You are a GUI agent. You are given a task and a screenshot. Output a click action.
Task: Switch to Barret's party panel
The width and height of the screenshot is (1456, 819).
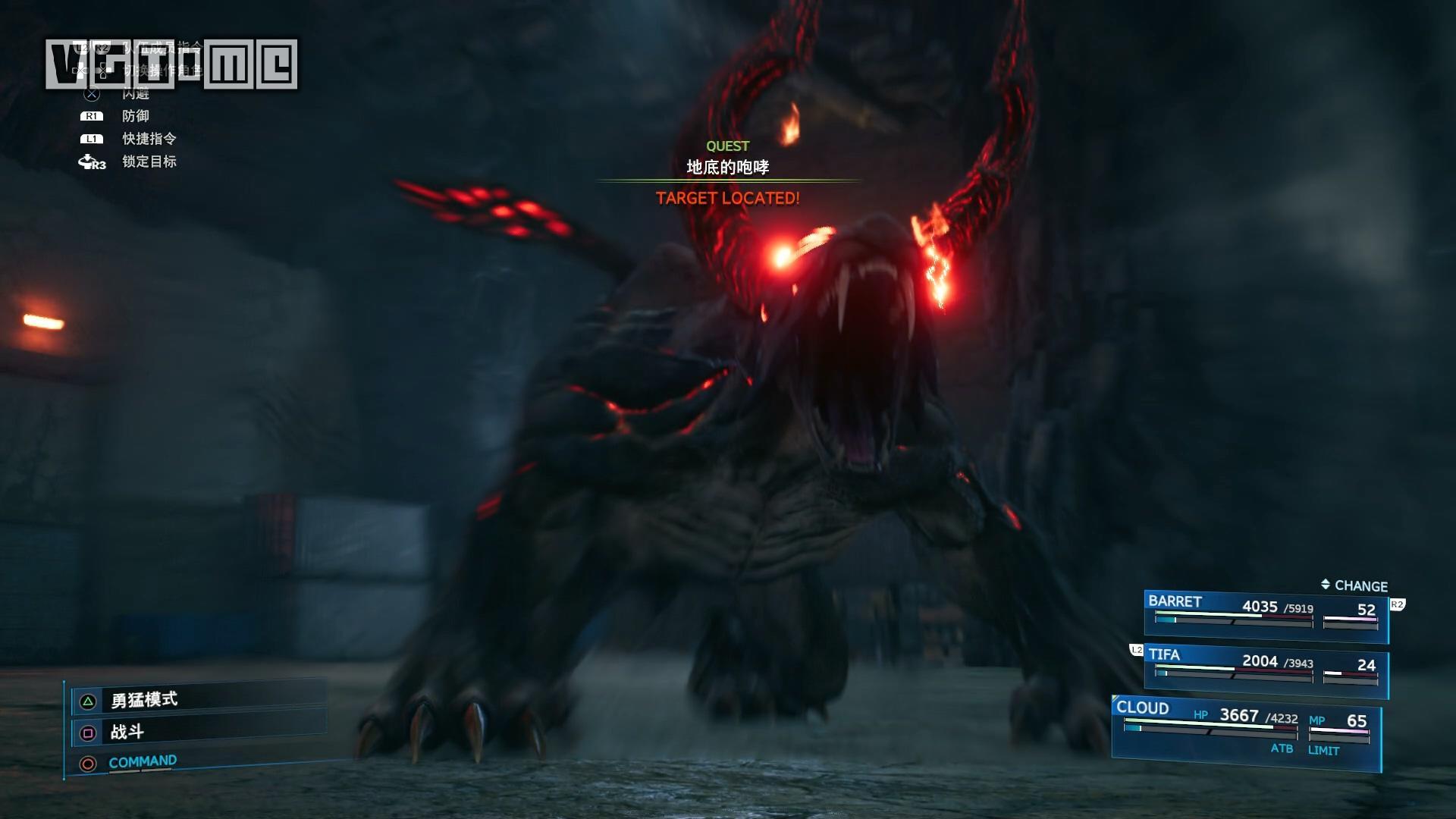[x=1265, y=616]
